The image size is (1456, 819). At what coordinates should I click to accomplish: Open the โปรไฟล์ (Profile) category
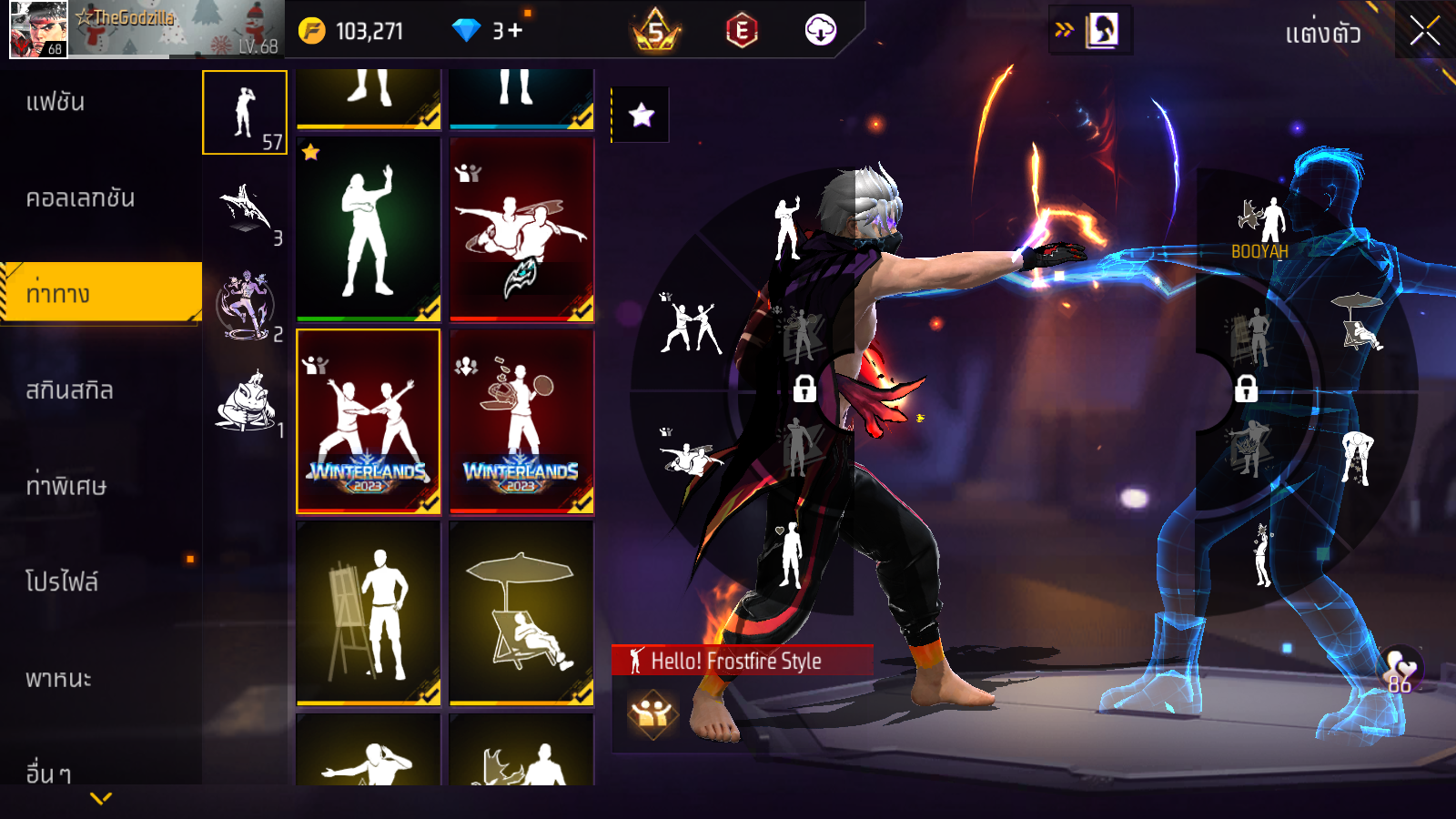click(62, 581)
